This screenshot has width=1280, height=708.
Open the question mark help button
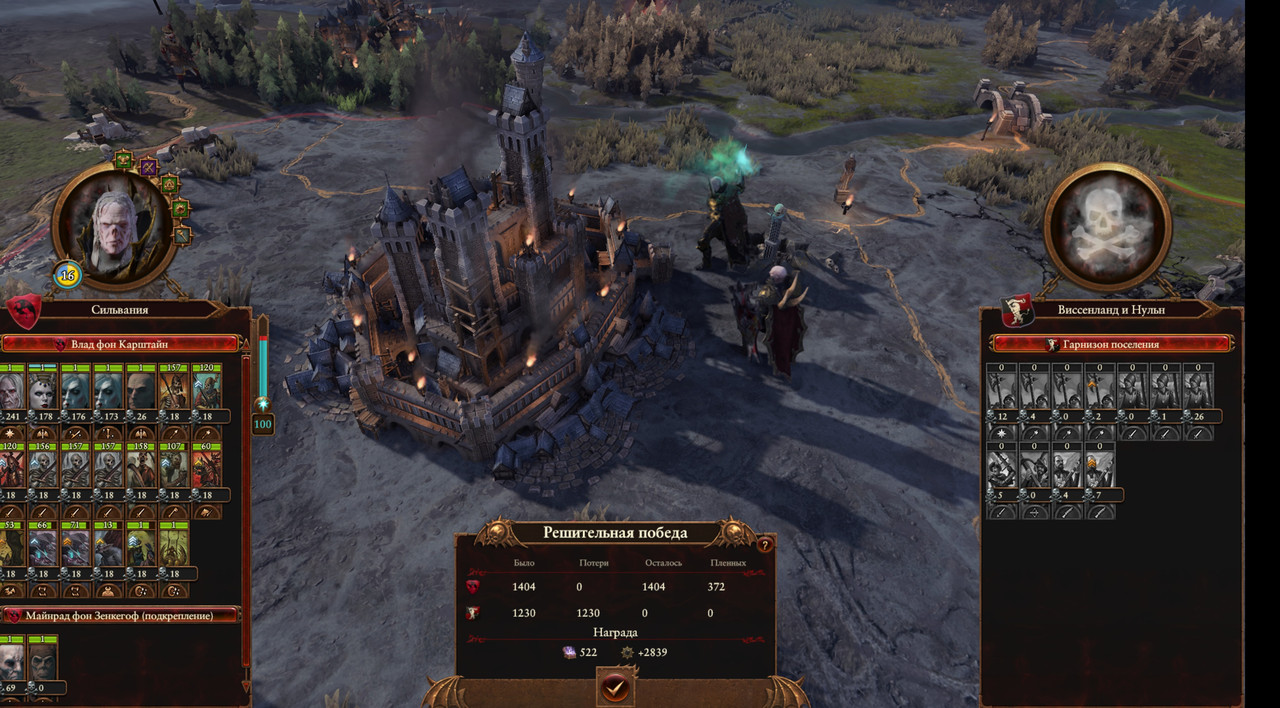pyautogui.click(x=765, y=545)
